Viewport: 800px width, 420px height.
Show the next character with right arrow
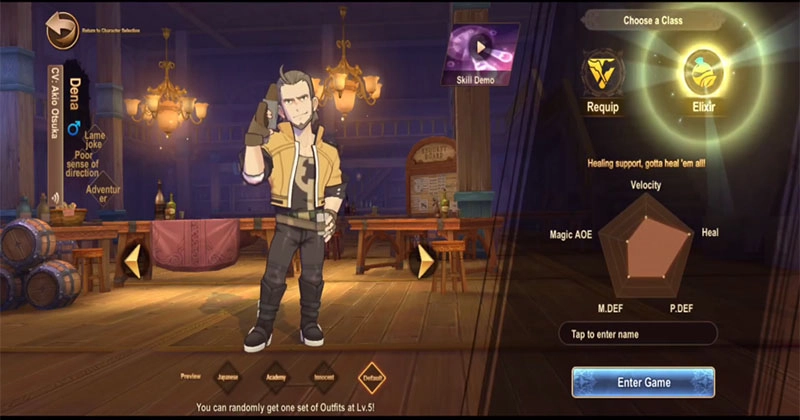425,261
